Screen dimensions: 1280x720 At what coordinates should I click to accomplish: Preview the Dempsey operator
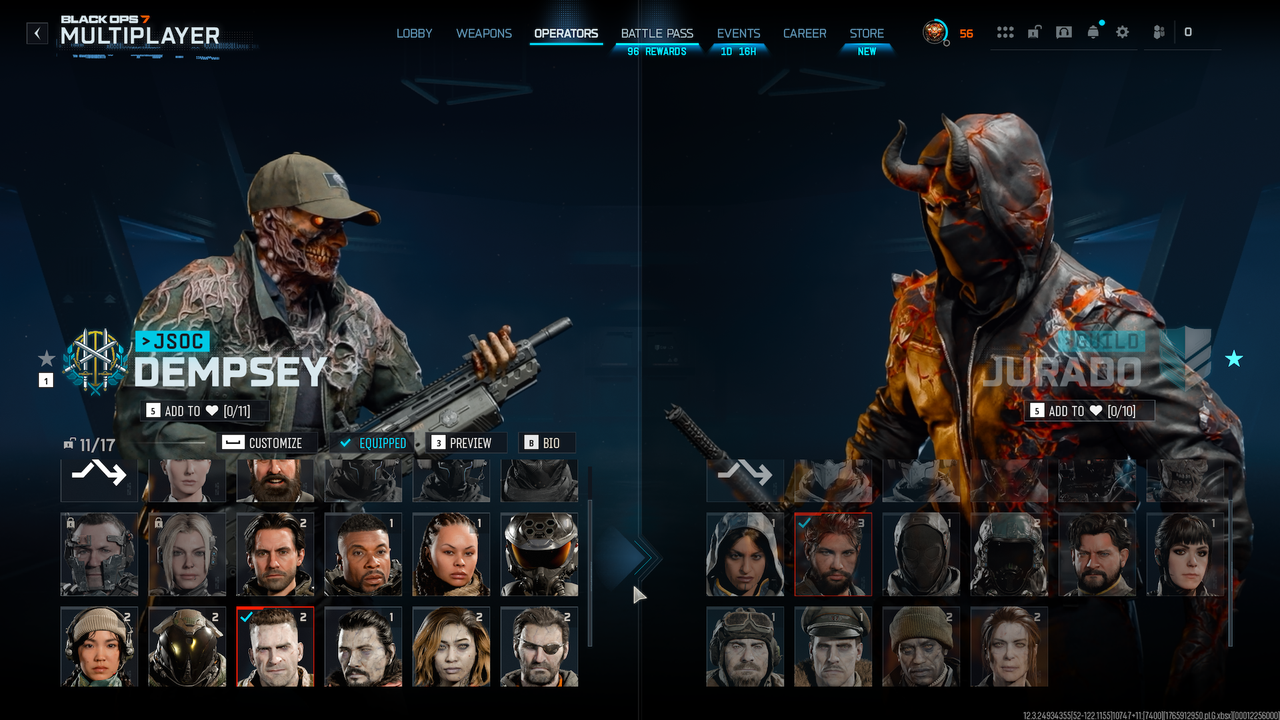pyautogui.click(x=461, y=443)
